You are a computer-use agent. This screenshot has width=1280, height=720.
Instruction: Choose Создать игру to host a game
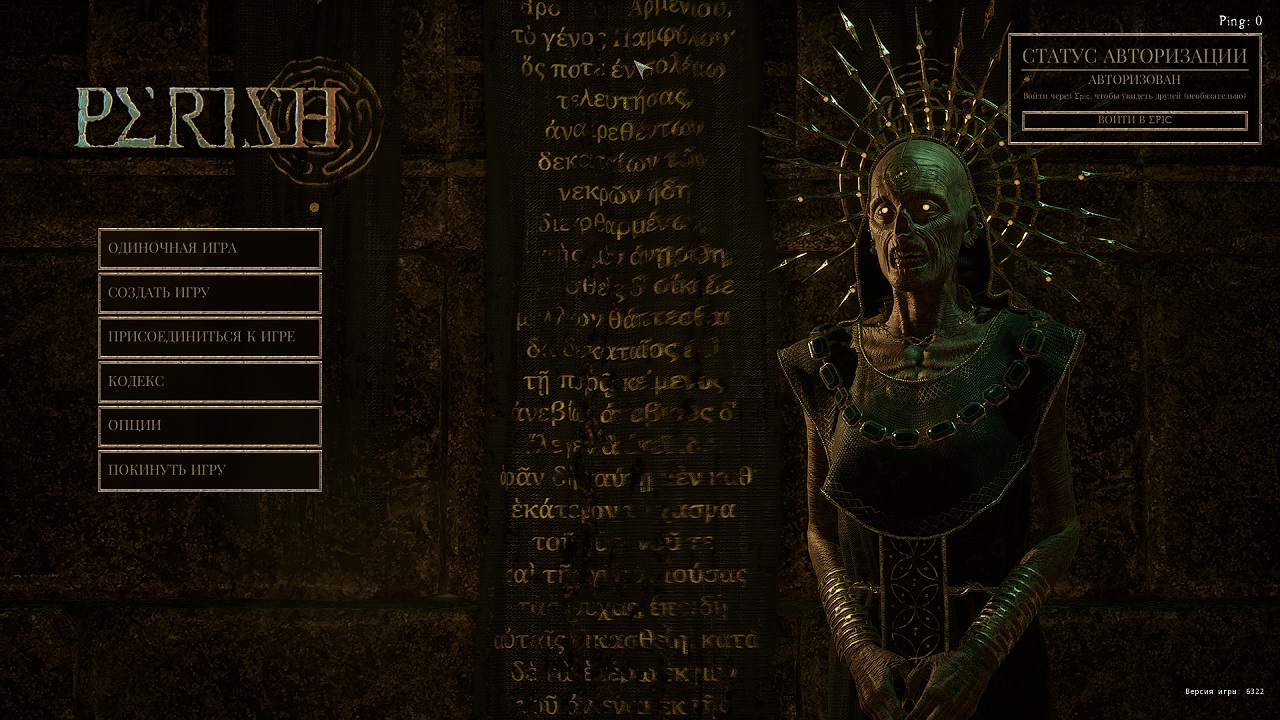tap(210, 293)
